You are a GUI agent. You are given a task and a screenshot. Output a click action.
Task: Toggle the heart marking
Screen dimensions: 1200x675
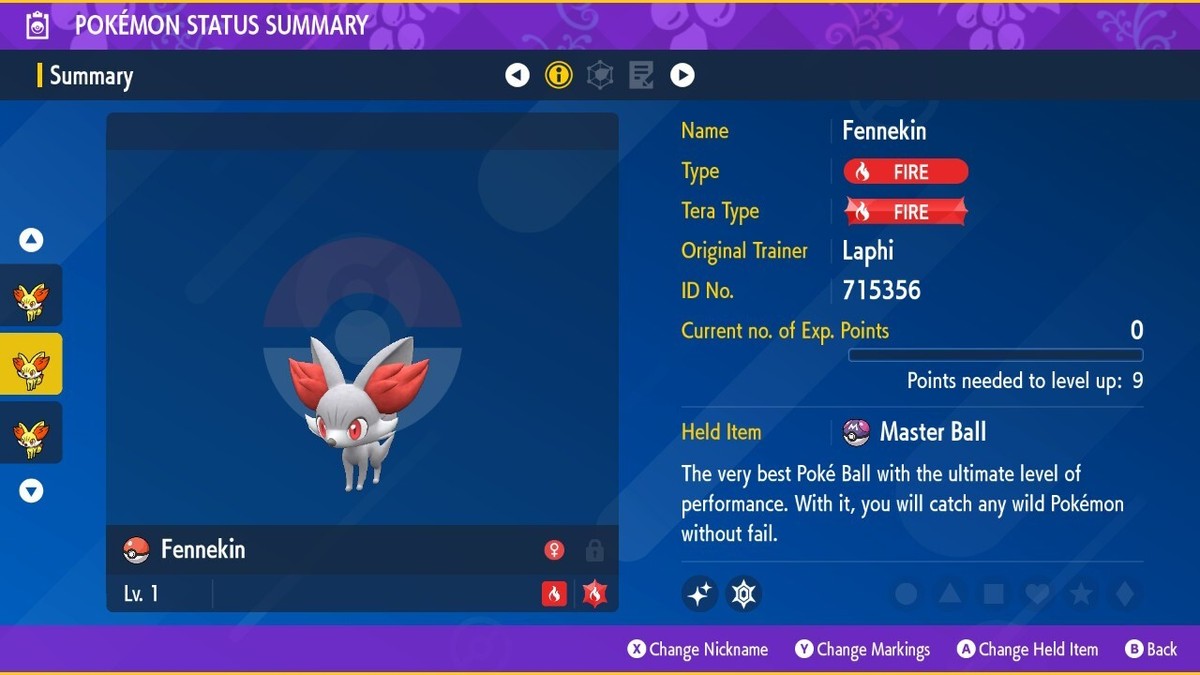[x=1037, y=594]
